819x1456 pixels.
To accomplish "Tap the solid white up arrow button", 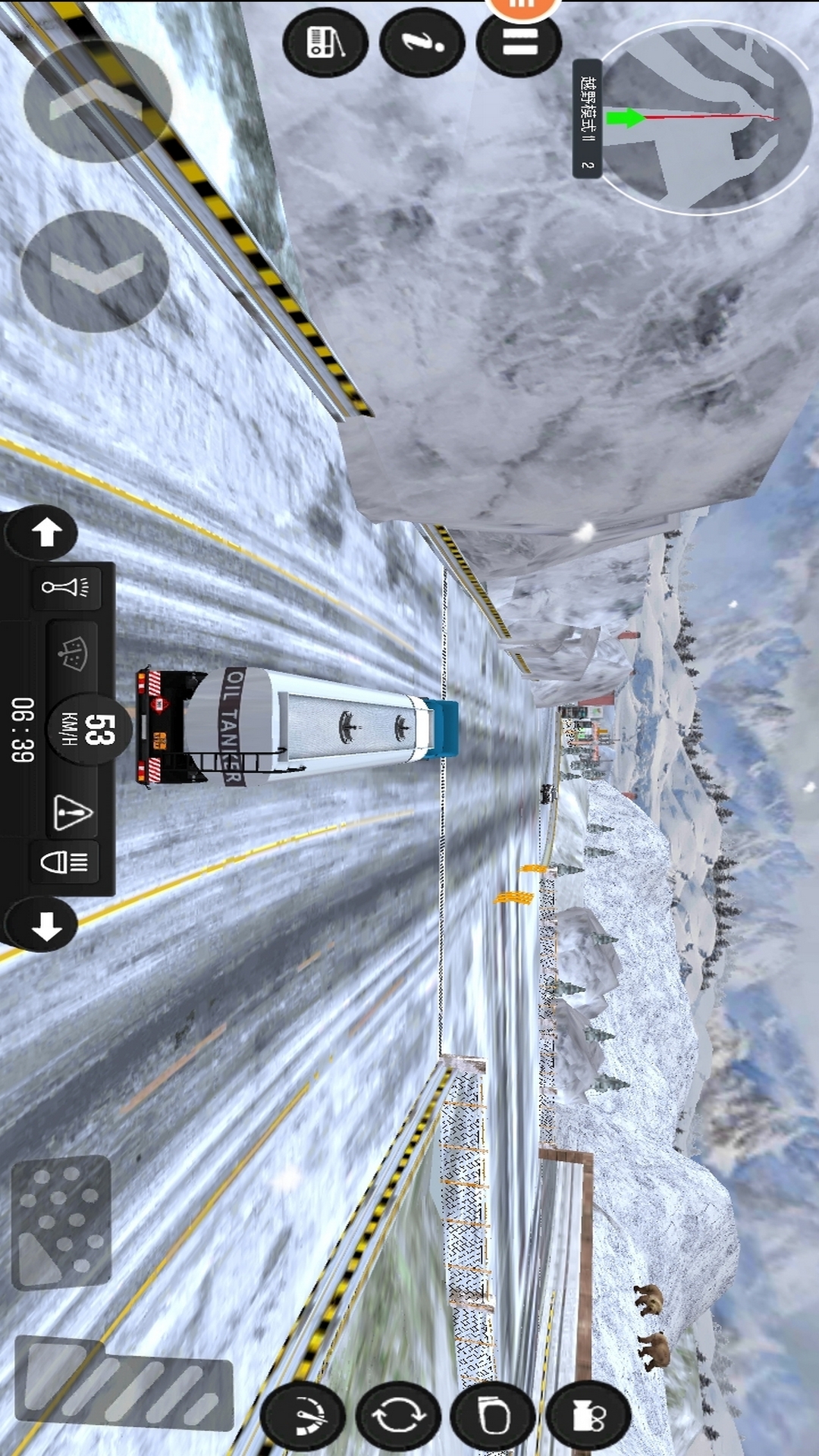I will (45, 532).
